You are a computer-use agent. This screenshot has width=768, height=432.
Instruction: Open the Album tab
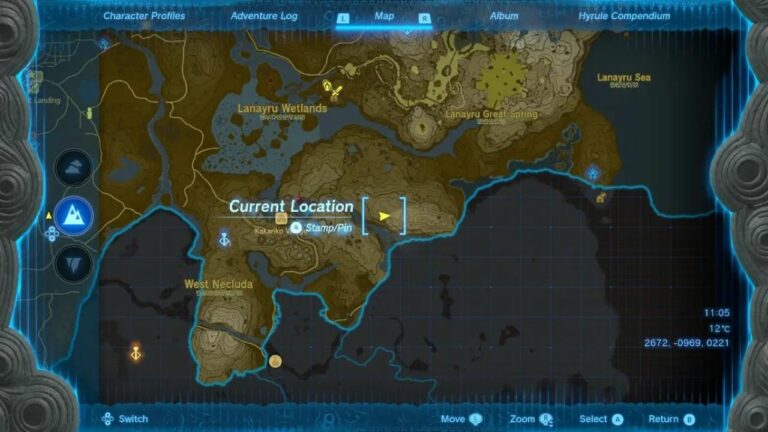(504, 16)
